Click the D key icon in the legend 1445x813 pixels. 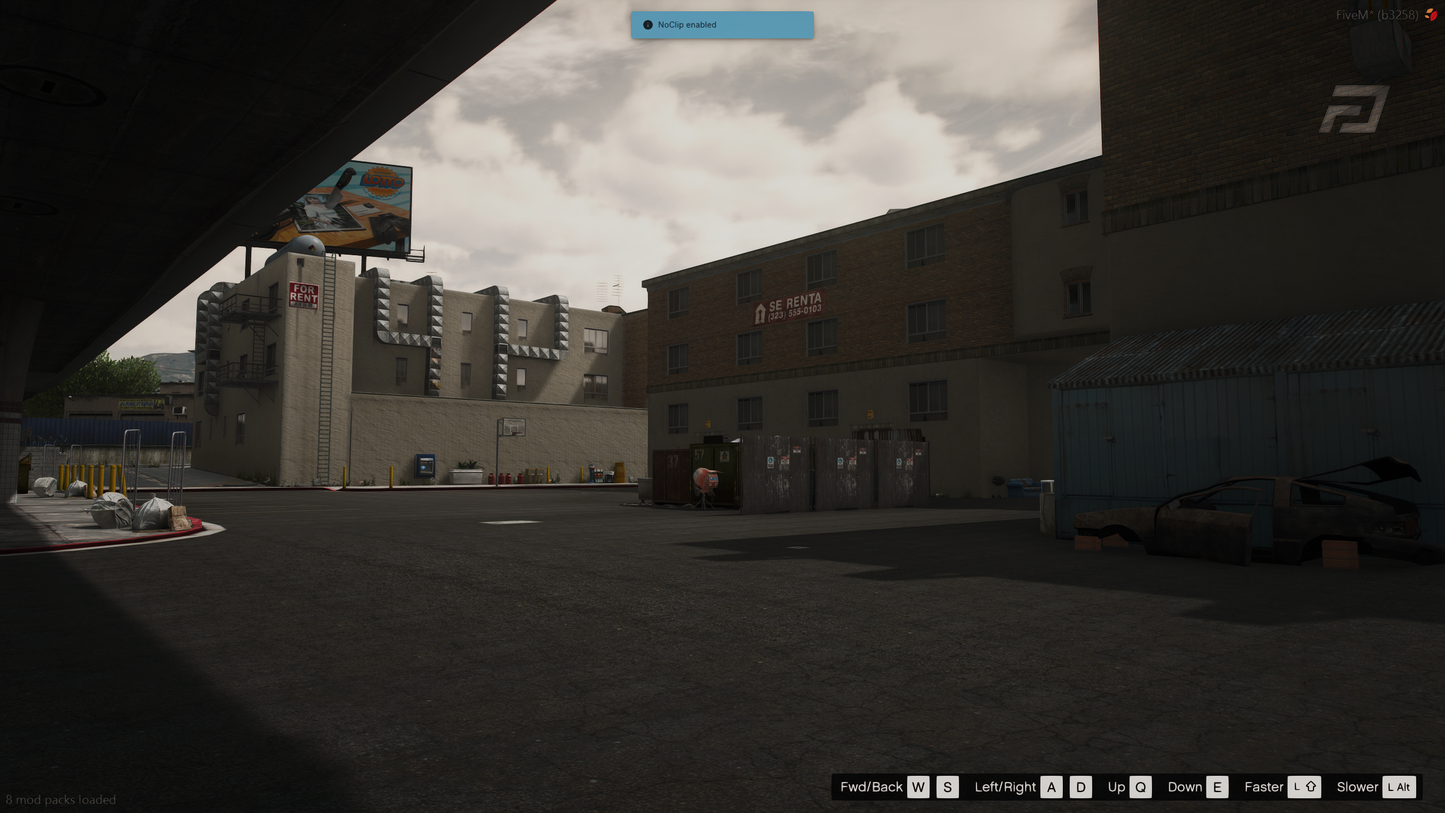[1080, 787]
